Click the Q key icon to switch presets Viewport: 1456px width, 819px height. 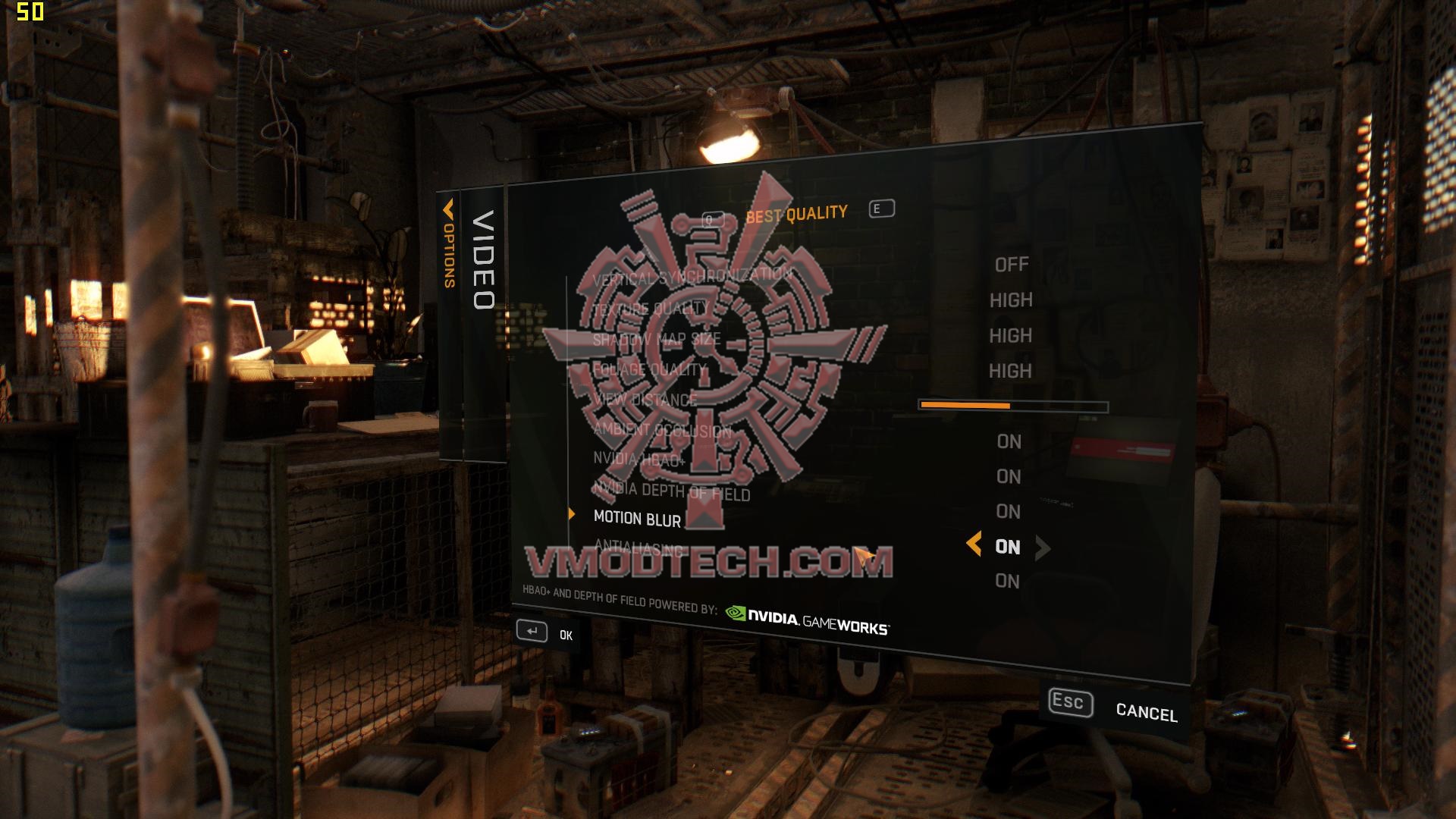click(714, 219)
